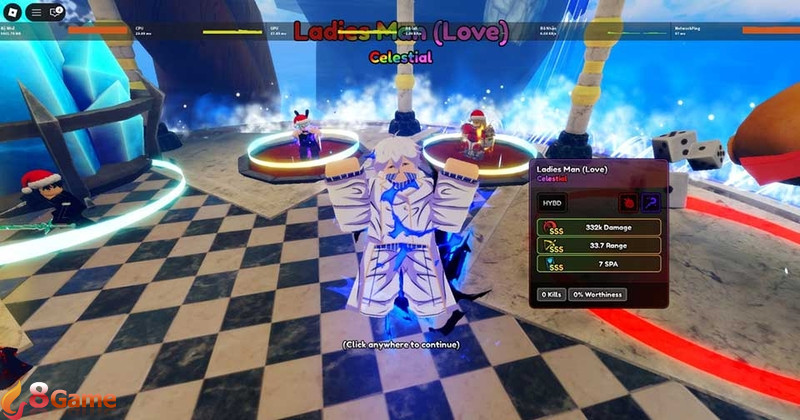
Task: Open the hamburger menu in the top bar
Action: coord(35,13)
